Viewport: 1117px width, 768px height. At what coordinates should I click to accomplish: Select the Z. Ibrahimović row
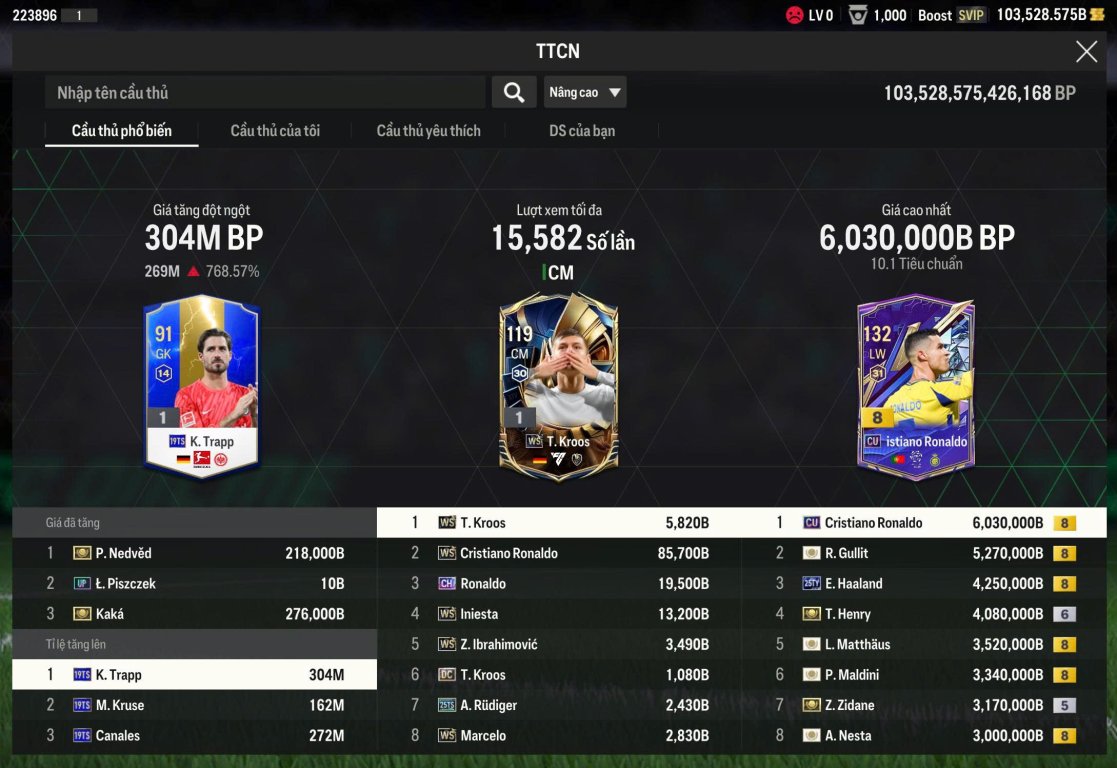coord(559,644)
